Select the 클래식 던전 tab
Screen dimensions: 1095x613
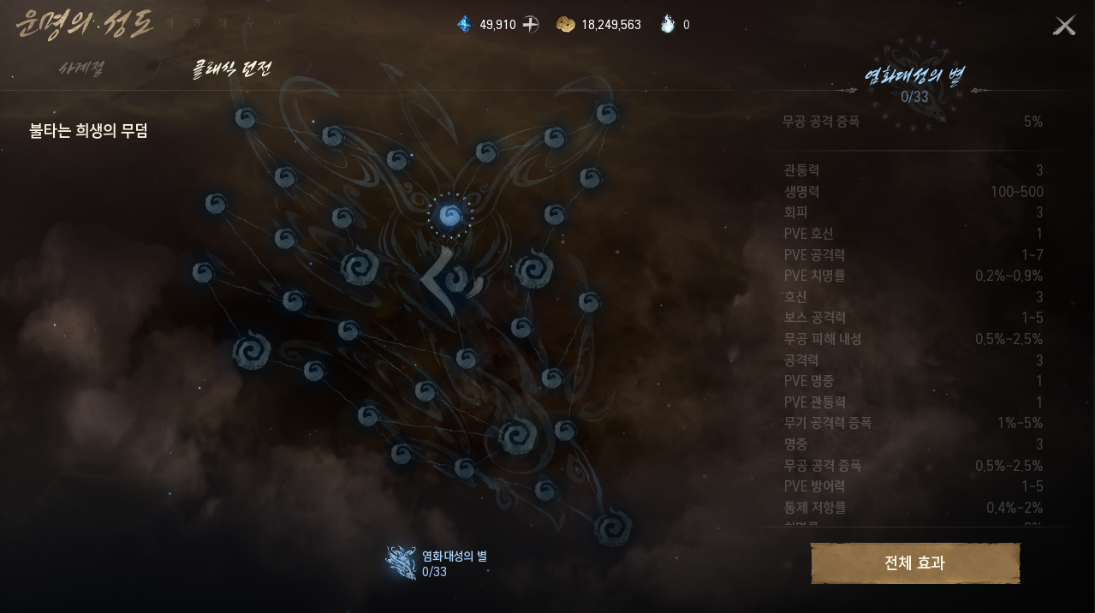click(231, 69)
